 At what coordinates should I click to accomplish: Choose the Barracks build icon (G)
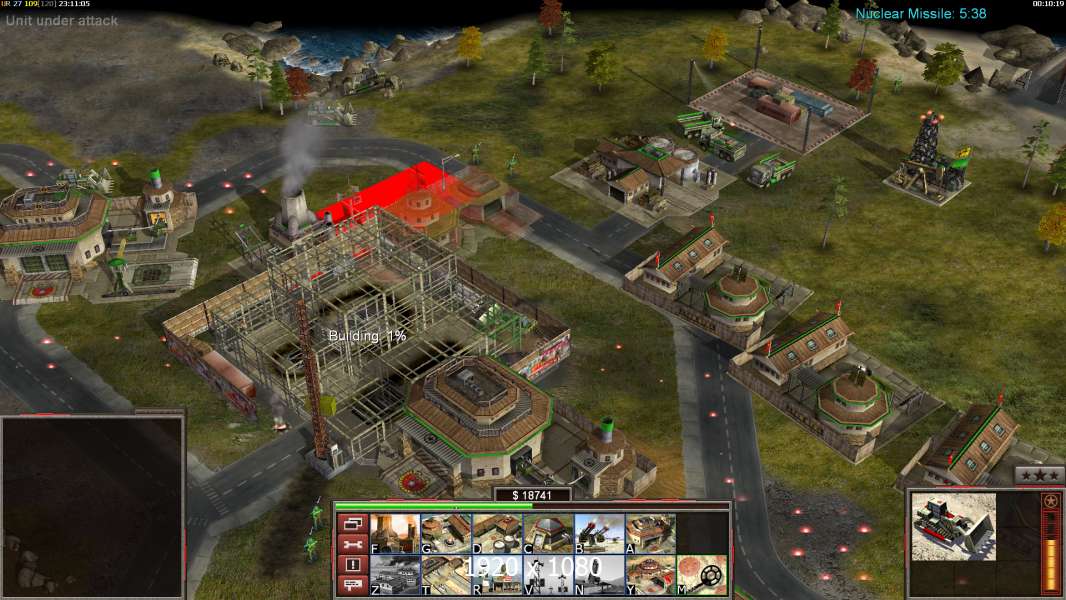click(446, 534)
